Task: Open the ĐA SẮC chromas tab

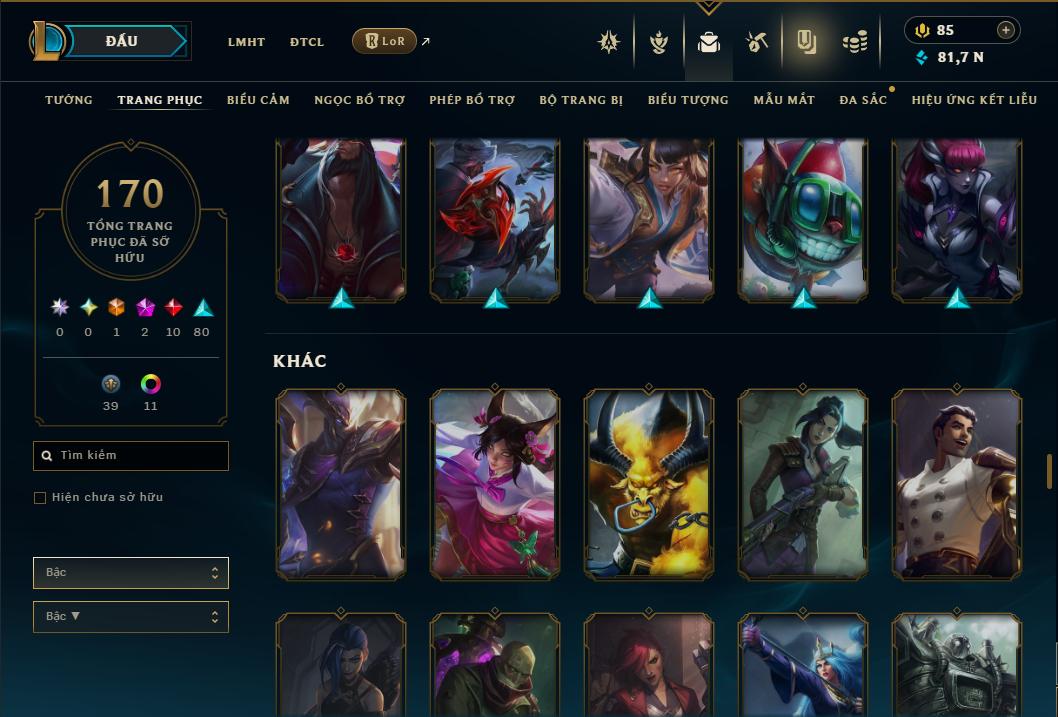Action: 863,100
